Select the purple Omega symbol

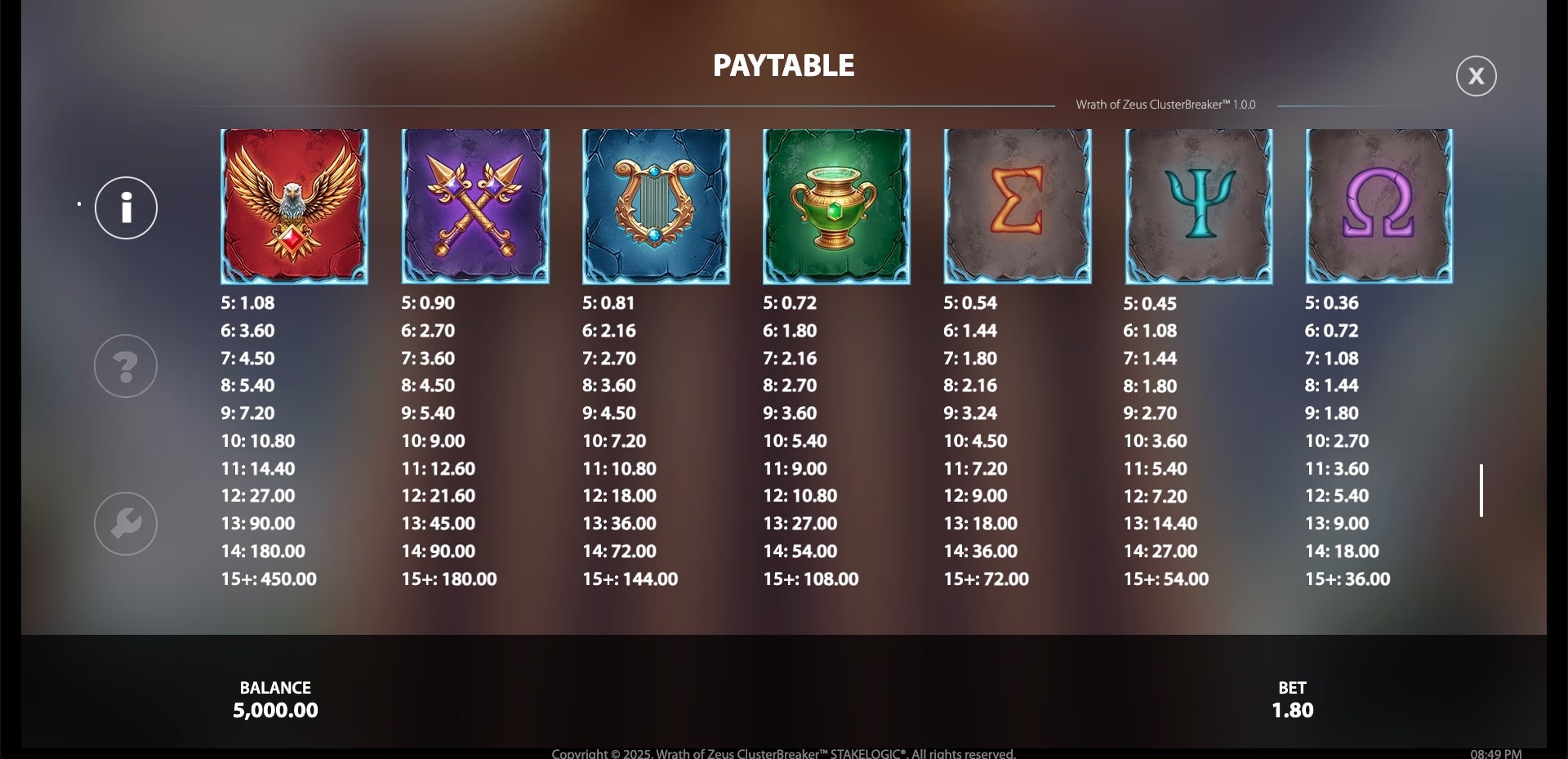(x=1380, y=205)
